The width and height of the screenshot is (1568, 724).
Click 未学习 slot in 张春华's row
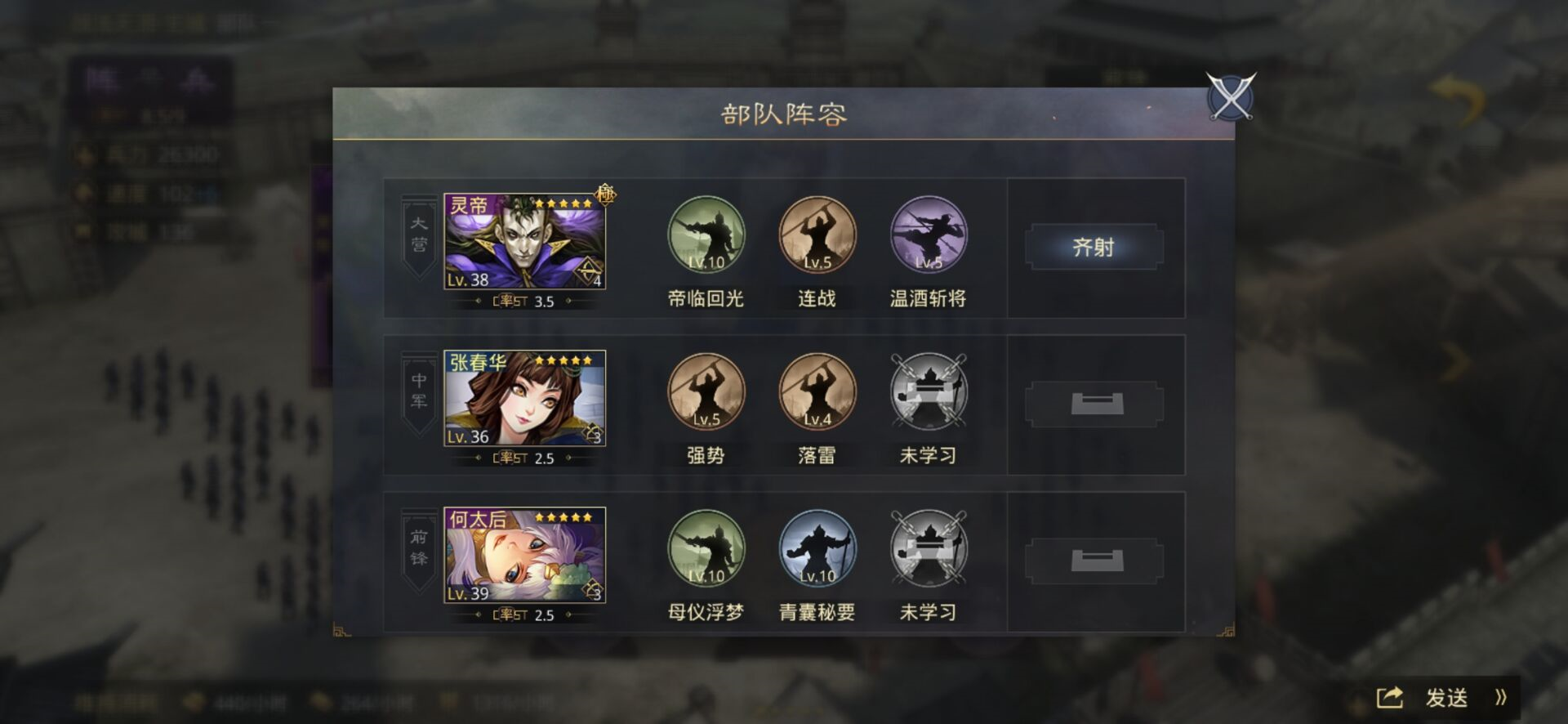pos(928,392)
